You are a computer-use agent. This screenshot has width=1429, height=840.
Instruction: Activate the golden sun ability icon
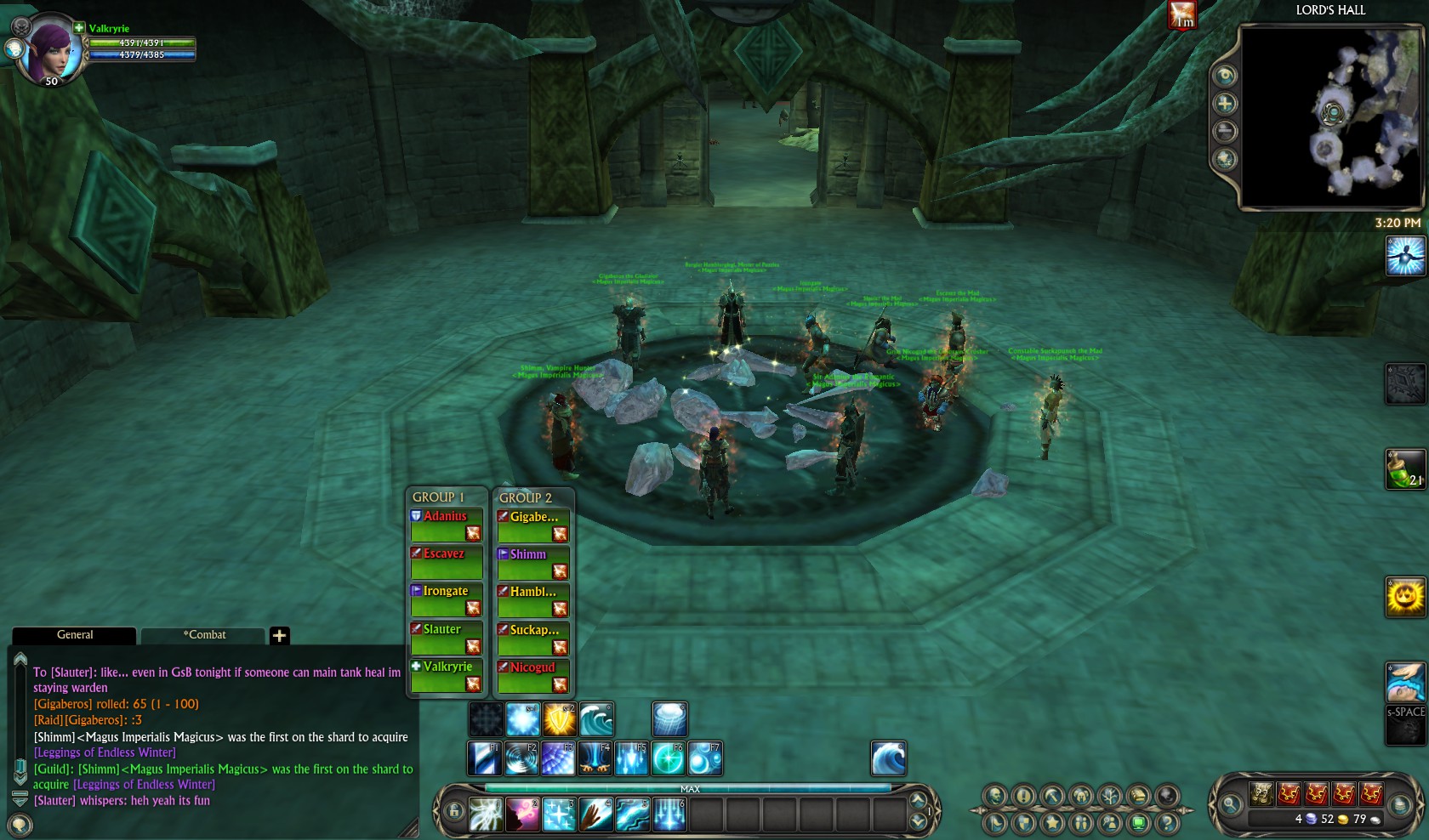tap(1404, 597)
